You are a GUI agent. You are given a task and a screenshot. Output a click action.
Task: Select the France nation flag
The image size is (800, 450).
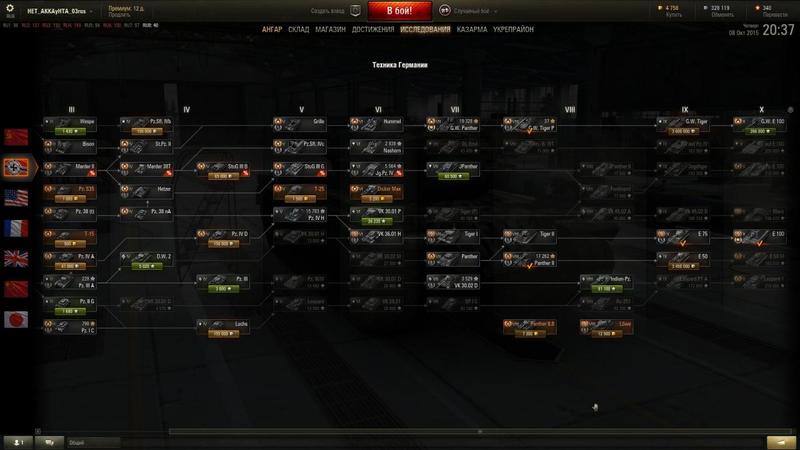tap(17, 228)
